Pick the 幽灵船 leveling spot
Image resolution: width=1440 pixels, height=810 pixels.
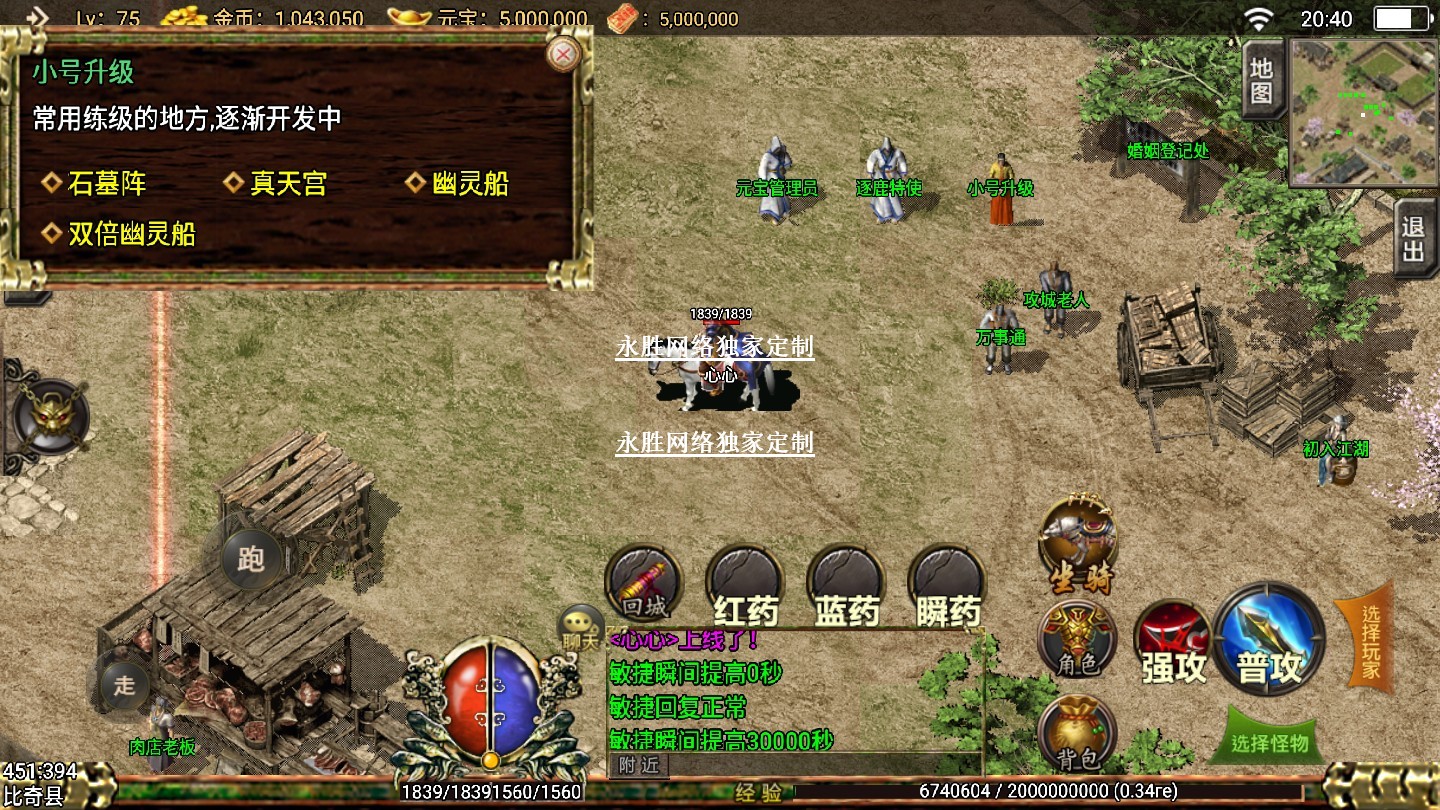pyautogui.click(x=470, y=184)
